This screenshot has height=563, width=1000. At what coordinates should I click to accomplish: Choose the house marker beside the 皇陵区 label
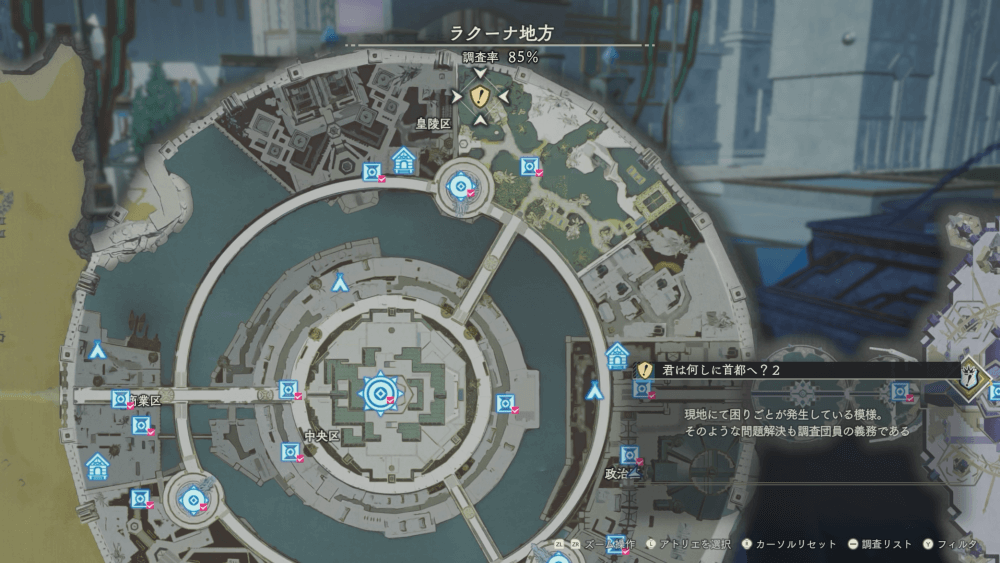tap(404, 160)
